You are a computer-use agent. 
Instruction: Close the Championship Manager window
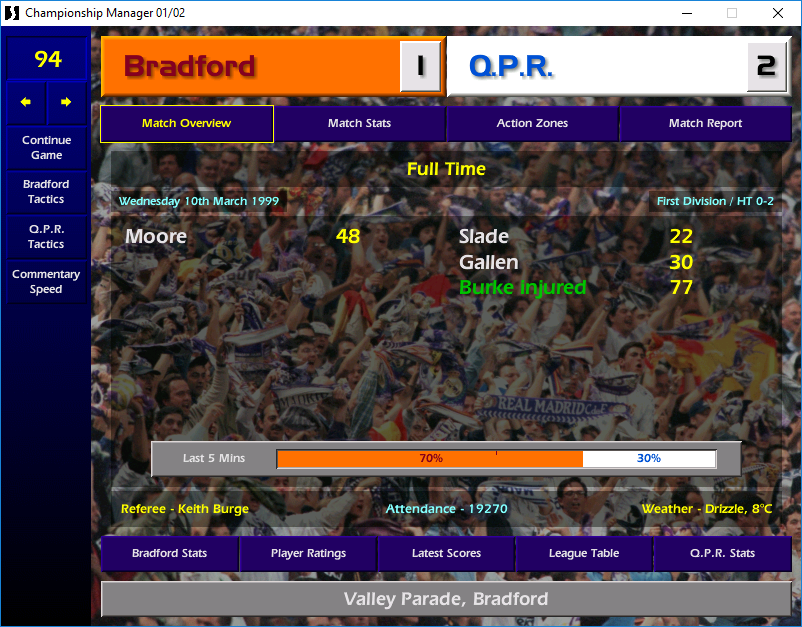coord(778,13)
